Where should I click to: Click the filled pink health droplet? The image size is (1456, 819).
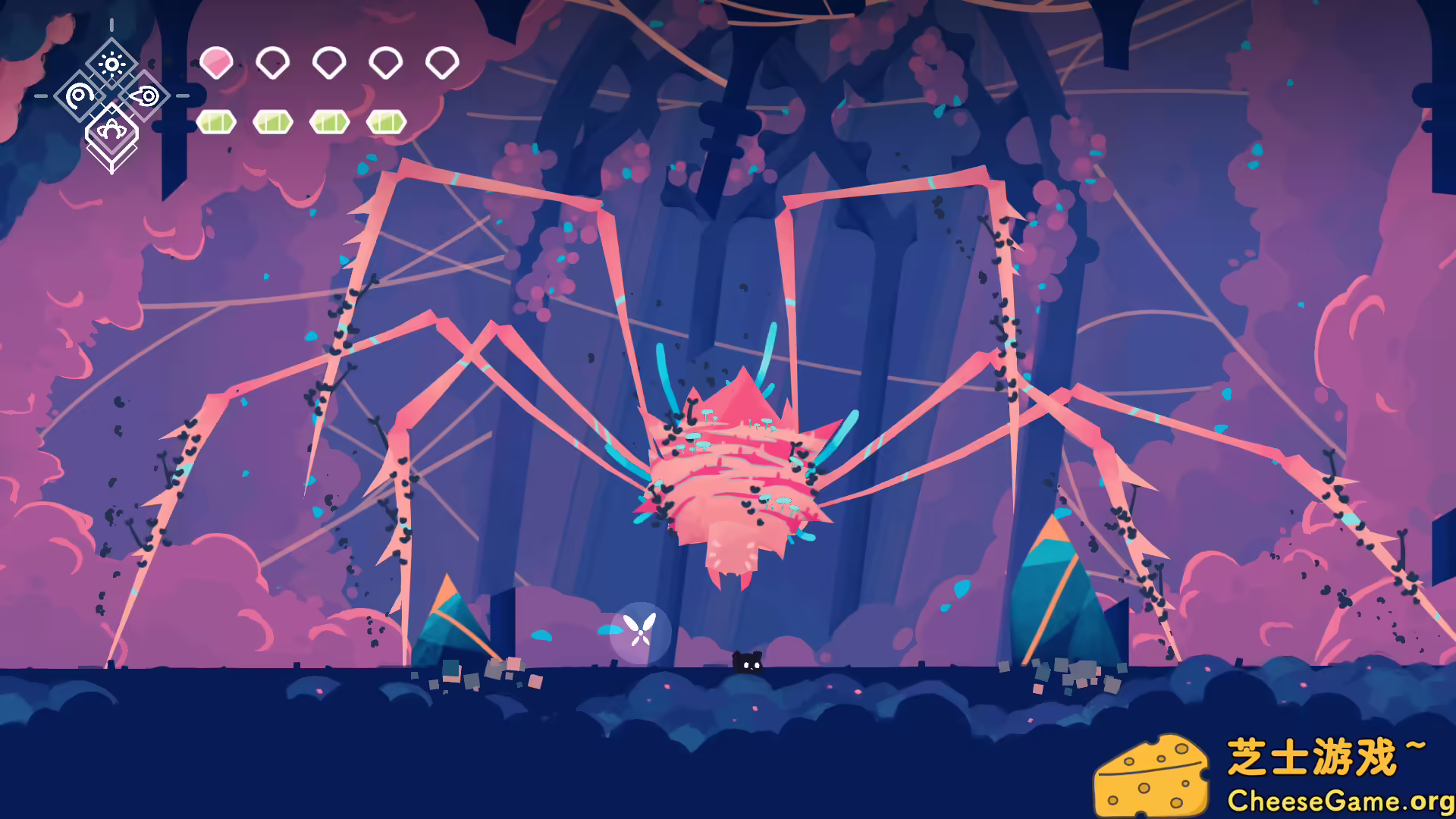tap(216, 62)
